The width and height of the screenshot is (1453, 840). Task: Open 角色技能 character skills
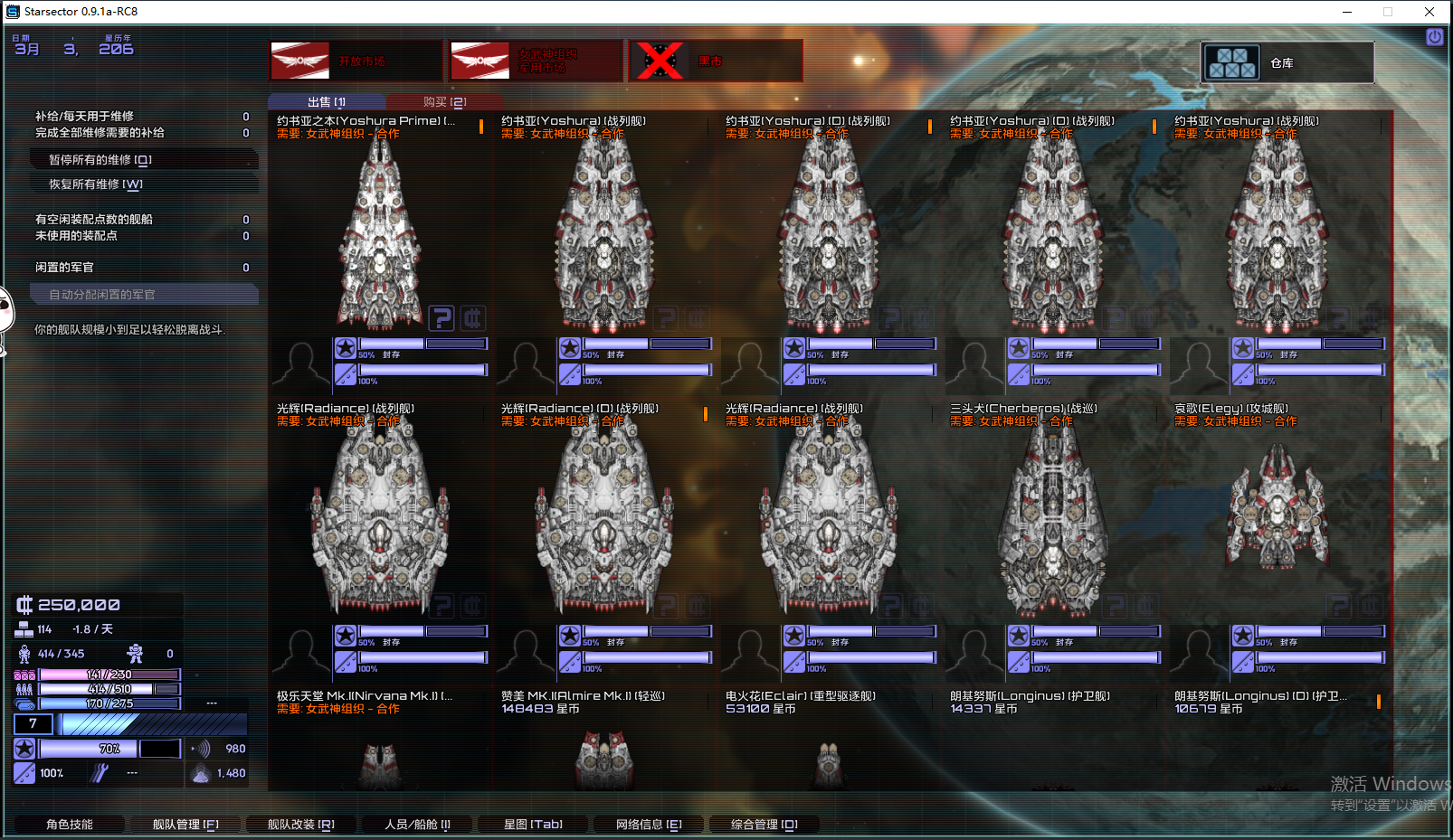tap(70, 825)
